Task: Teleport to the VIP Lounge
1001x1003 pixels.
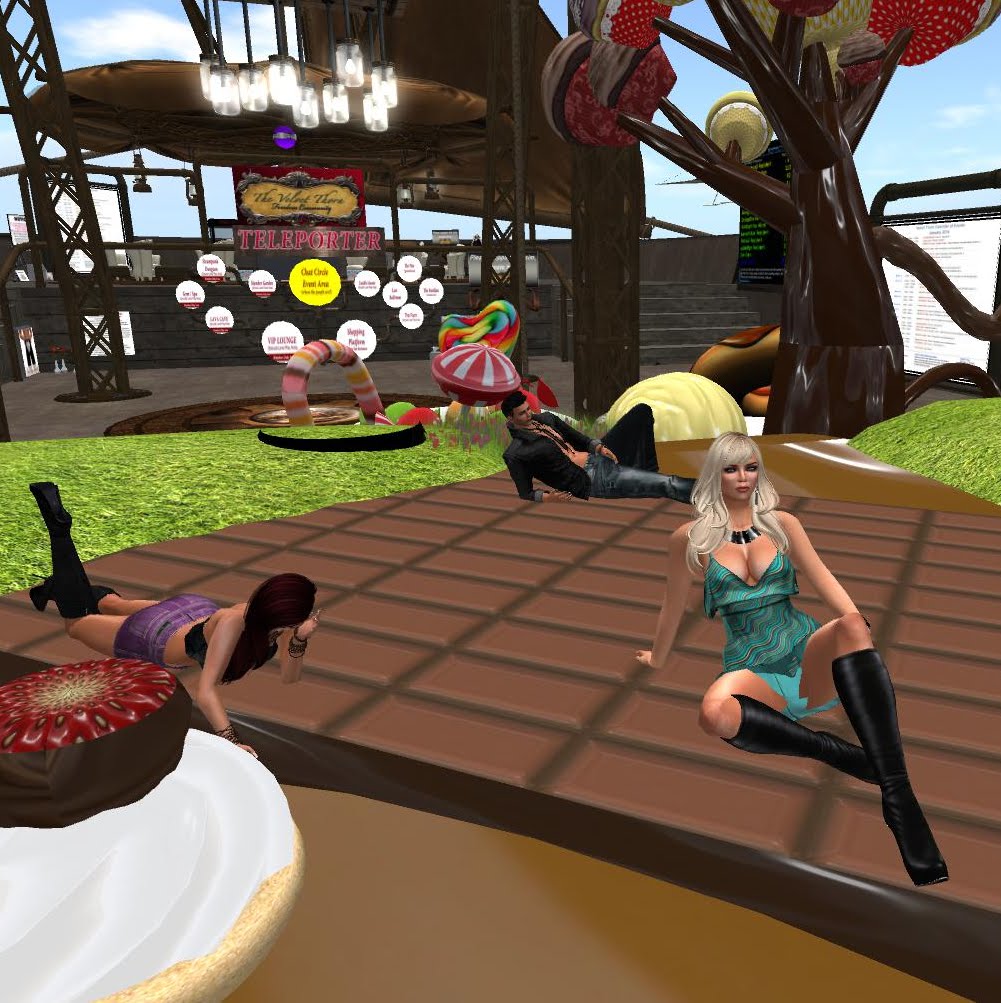Action: pyautogui.click(x=282, y=340)
